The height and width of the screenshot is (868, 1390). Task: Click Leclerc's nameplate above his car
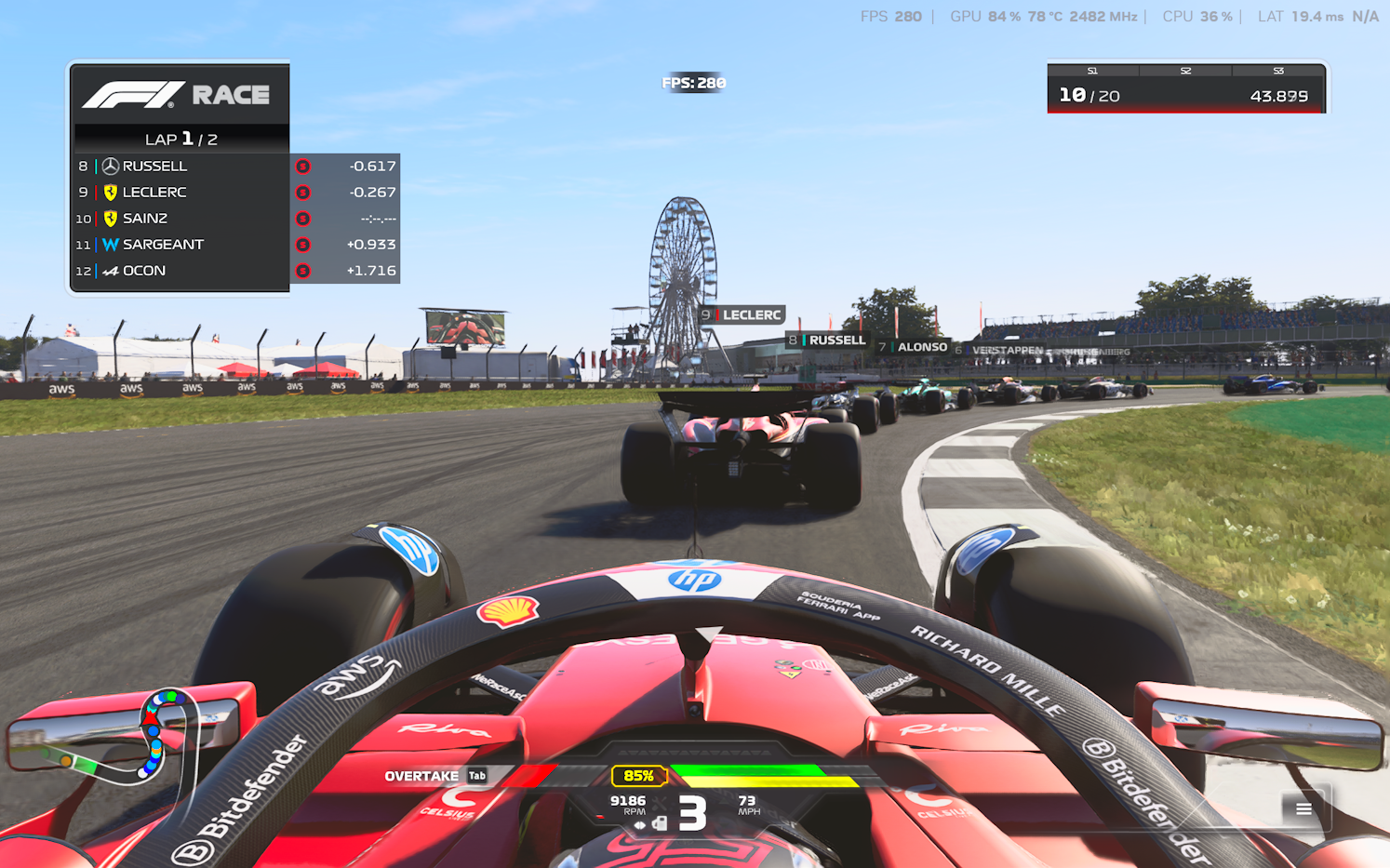click(742, 314)
